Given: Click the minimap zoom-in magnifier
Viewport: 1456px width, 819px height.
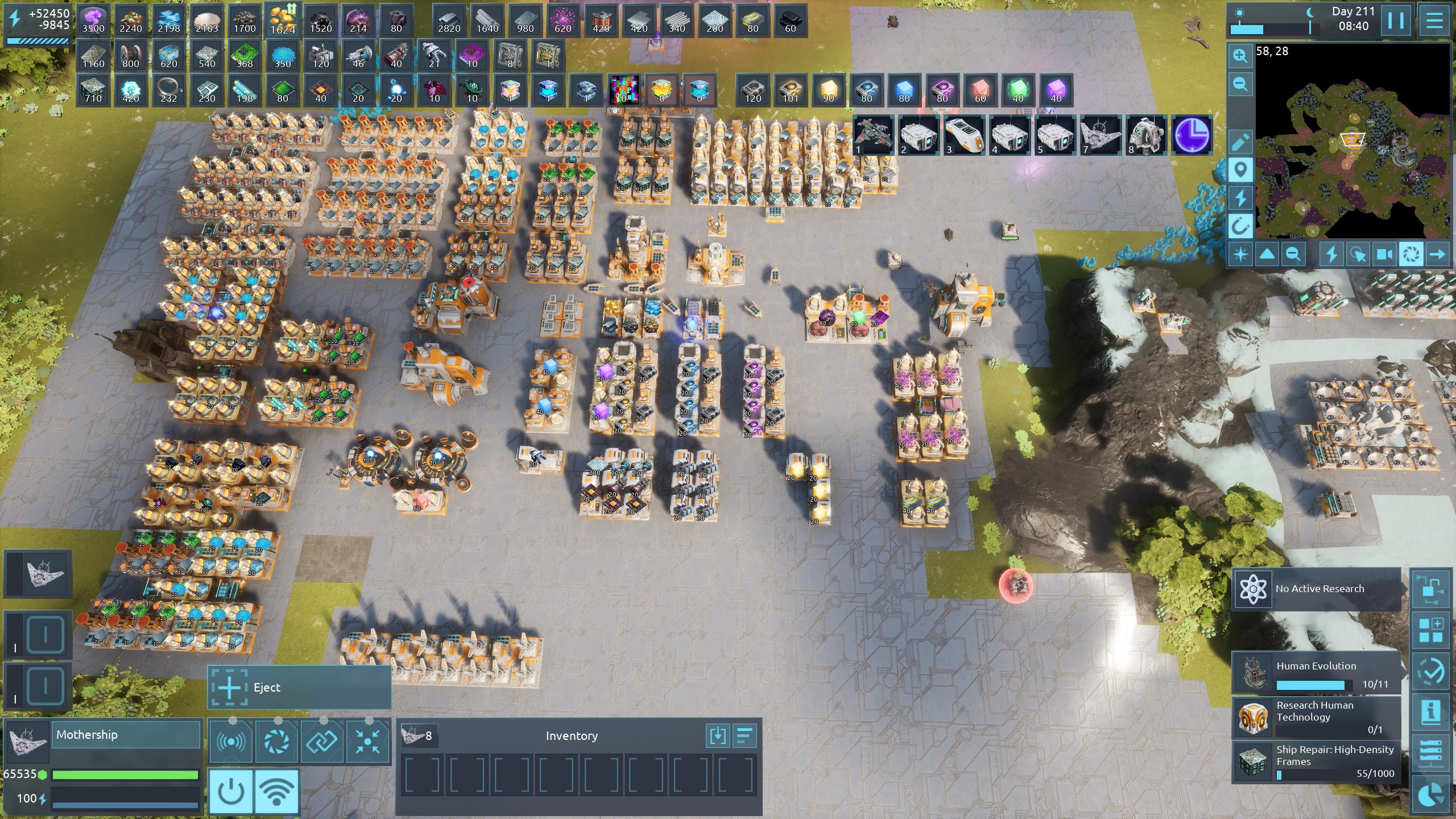Looking at the screenshot, I should pyautogui.click(x=1240, y=56).
